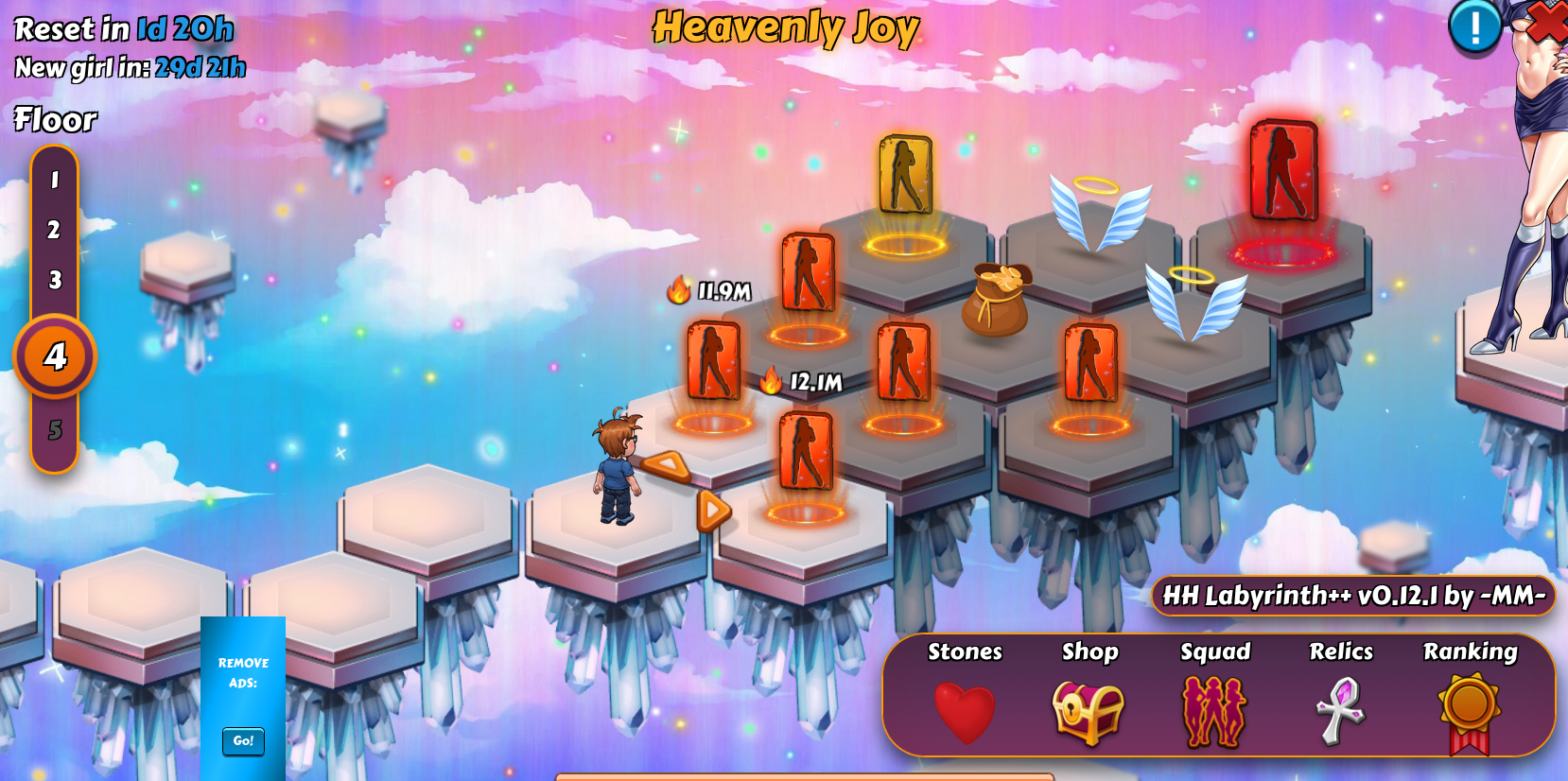
Task: Choose the golden girl card tile
Action: (x=905, y=176)
